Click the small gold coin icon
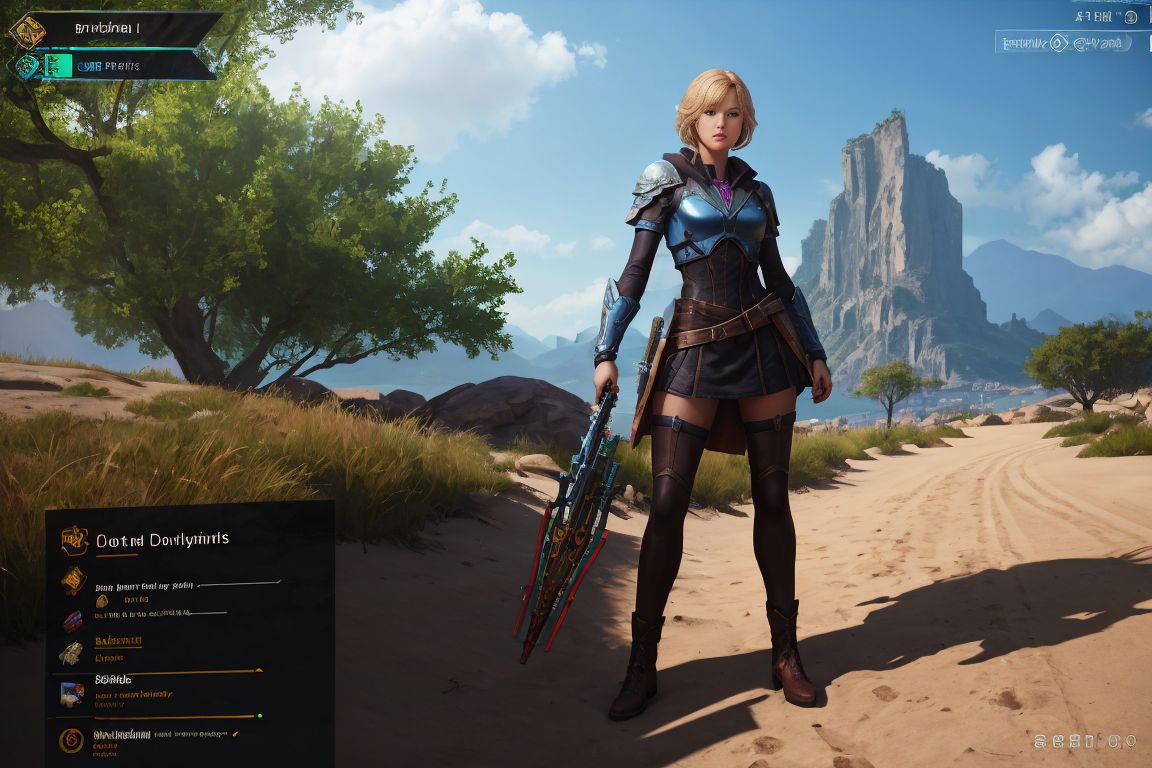 pyautogui.click(x=101, y=601)
